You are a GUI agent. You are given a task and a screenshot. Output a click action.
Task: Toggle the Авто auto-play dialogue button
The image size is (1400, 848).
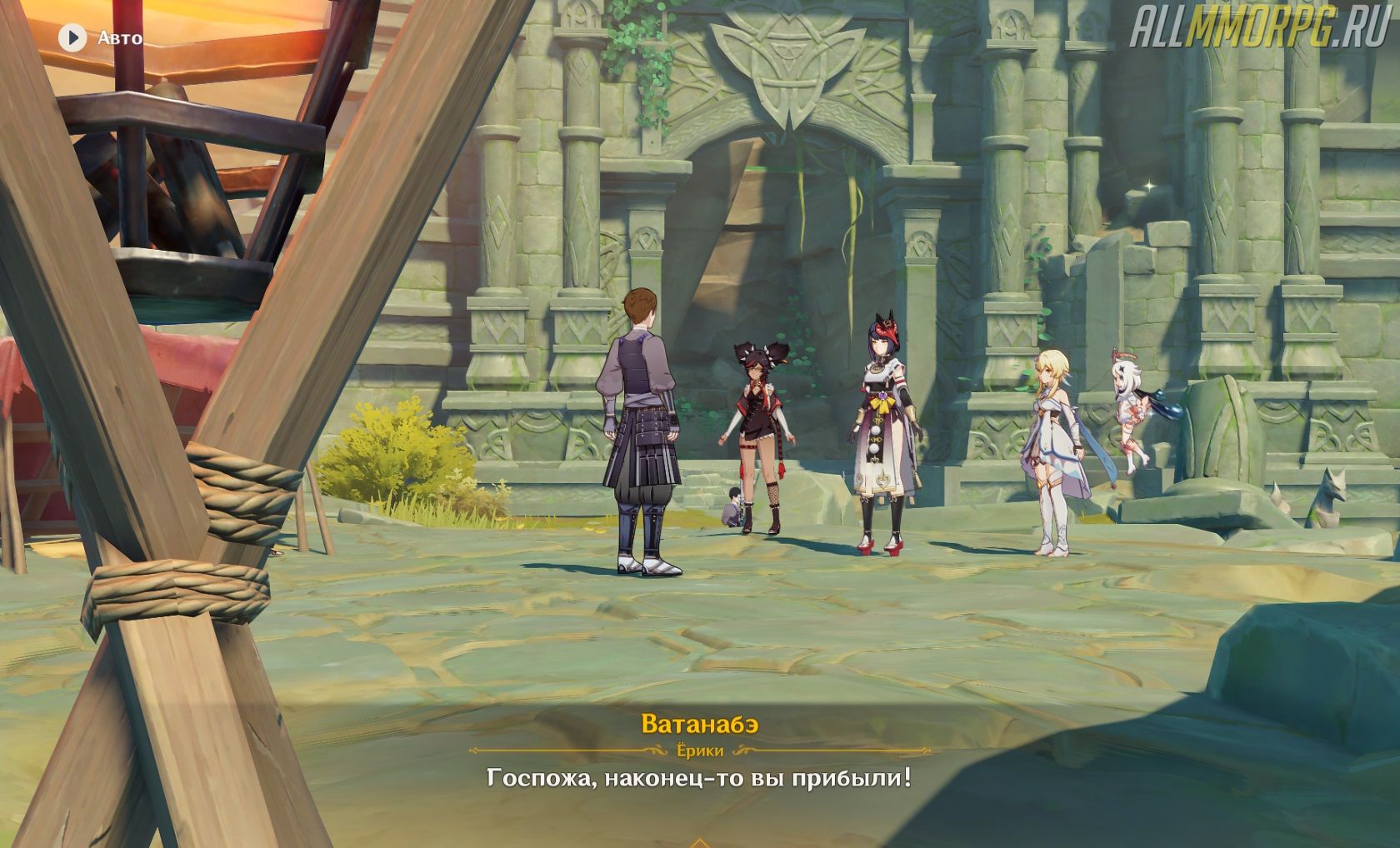click(x=73, y=37)
